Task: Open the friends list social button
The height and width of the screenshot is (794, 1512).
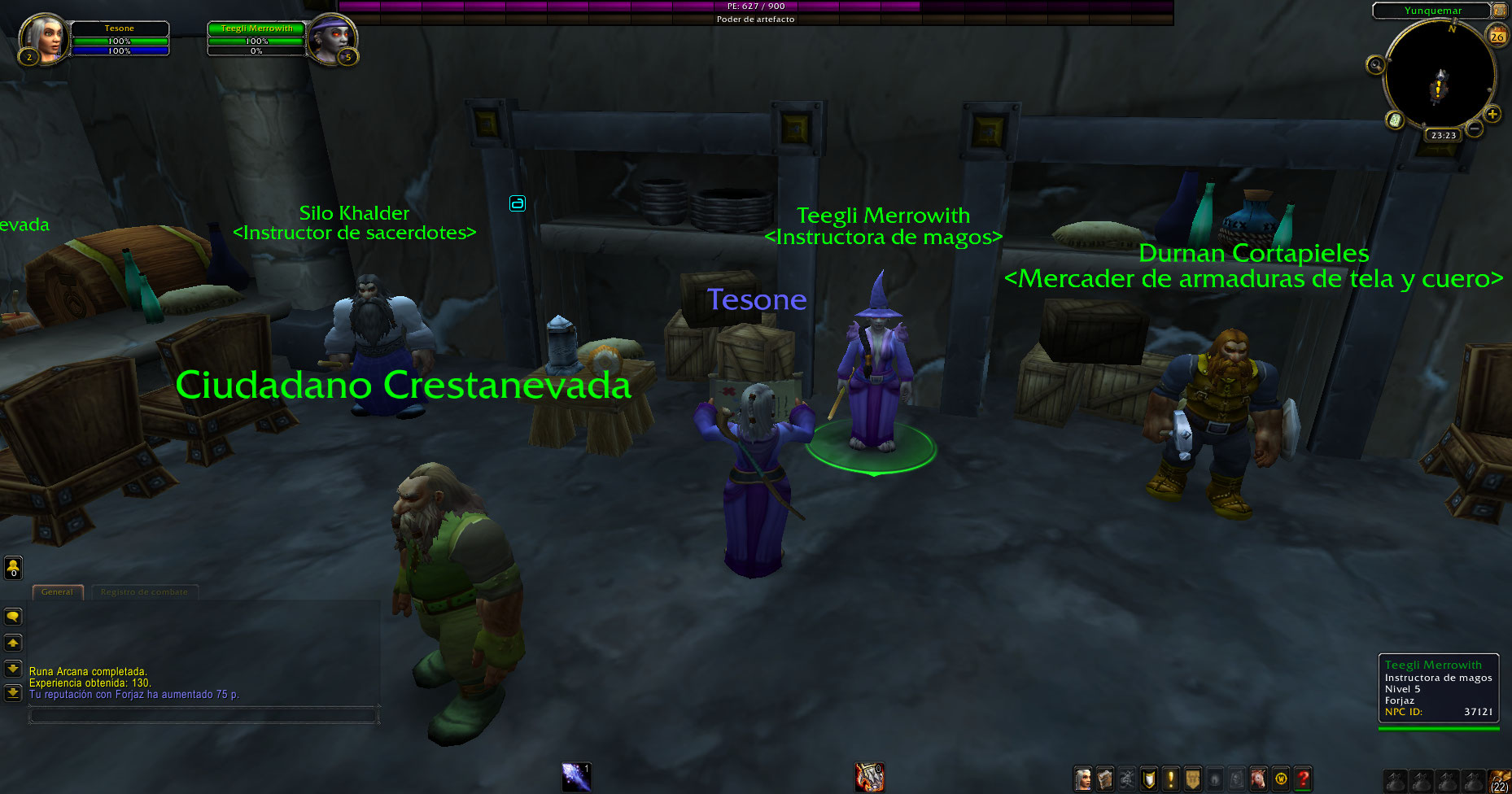Action: coord(13,567)
